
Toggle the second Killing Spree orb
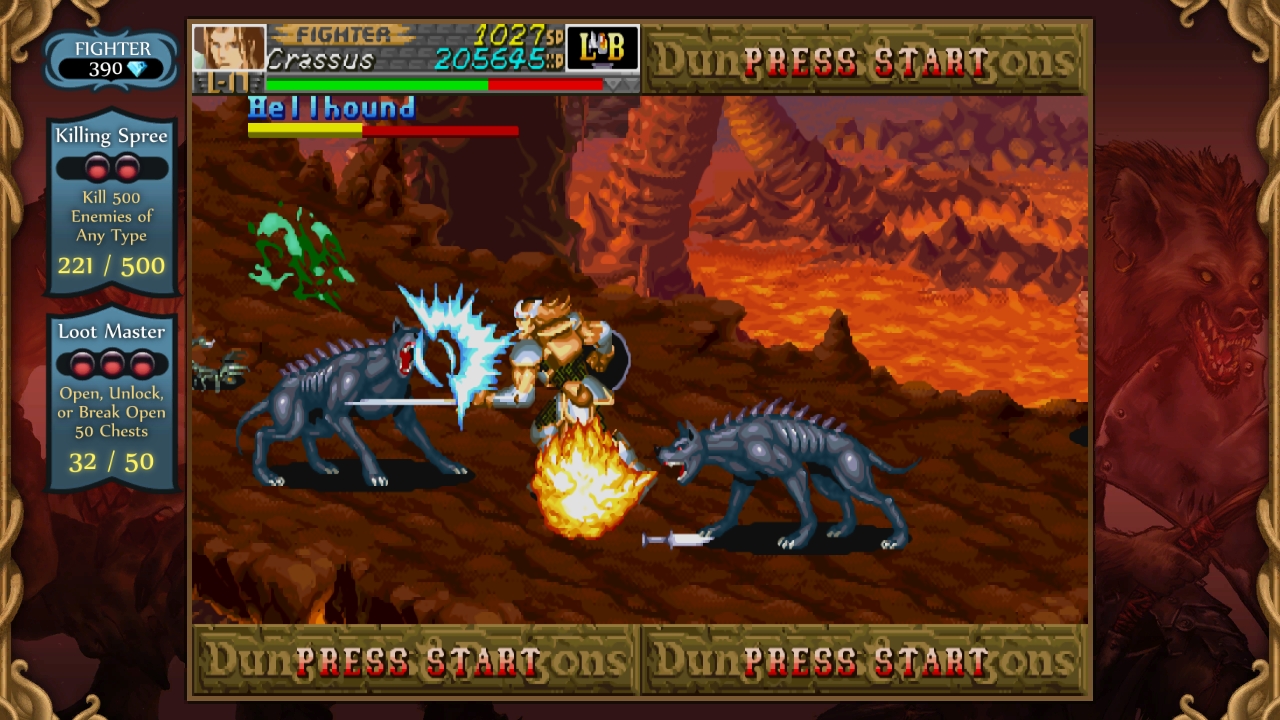point(126,168)
